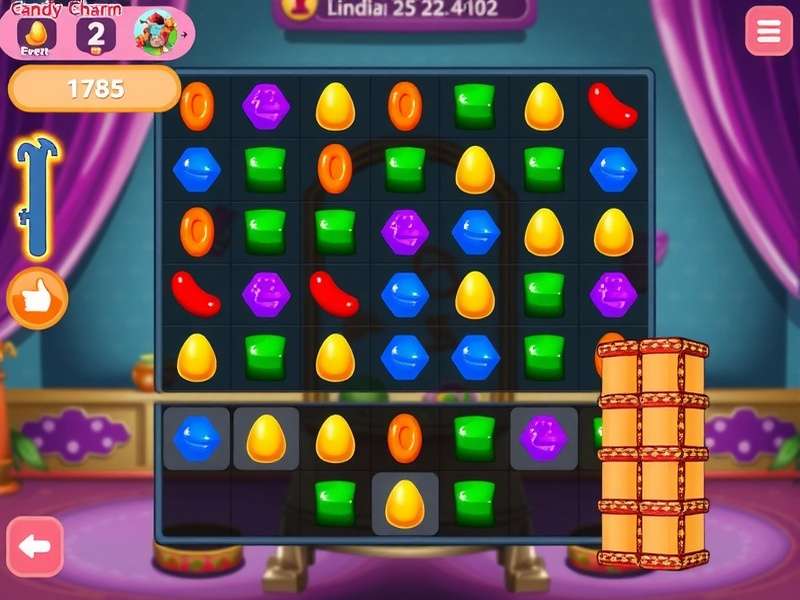Image resolution: width=800 pixels, height=600 pixels.
Task: Select the red jelly bean beside the hamburger menu
Action: [x=613, y=105]
